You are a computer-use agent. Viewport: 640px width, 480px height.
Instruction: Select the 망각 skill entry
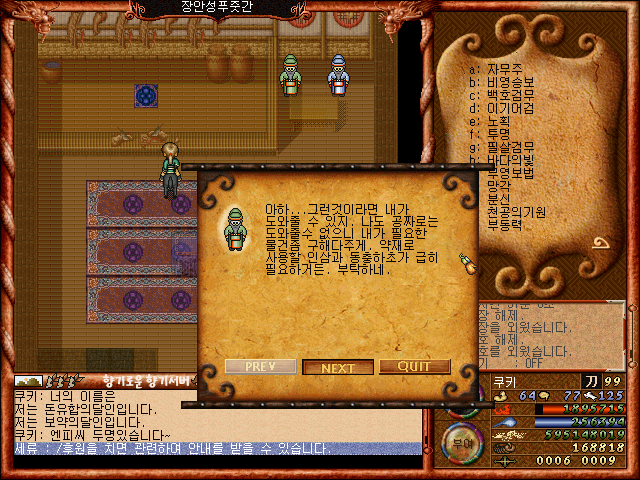point(500,185)
